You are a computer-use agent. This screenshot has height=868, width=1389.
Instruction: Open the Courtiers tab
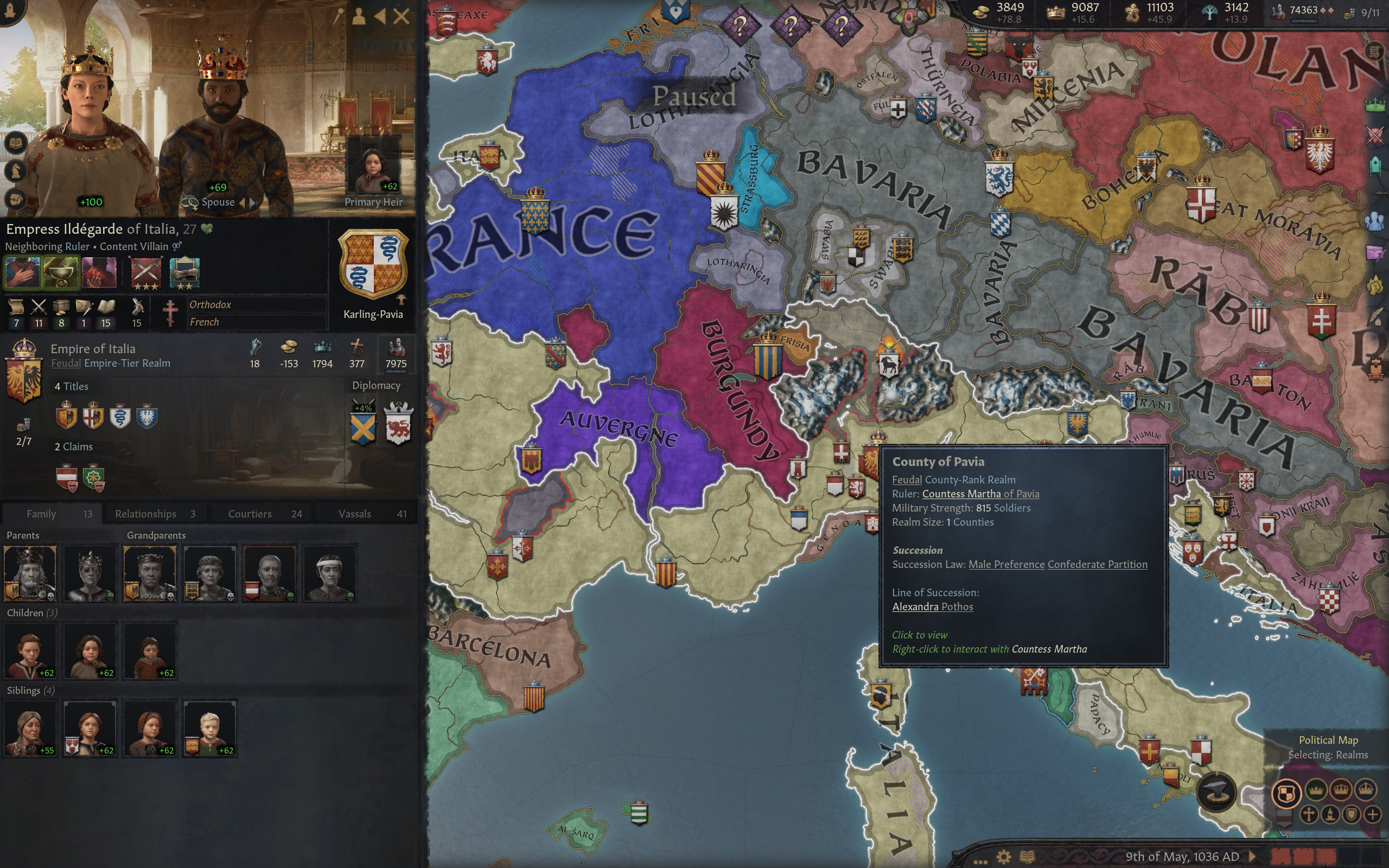click(x=250, y=514)
